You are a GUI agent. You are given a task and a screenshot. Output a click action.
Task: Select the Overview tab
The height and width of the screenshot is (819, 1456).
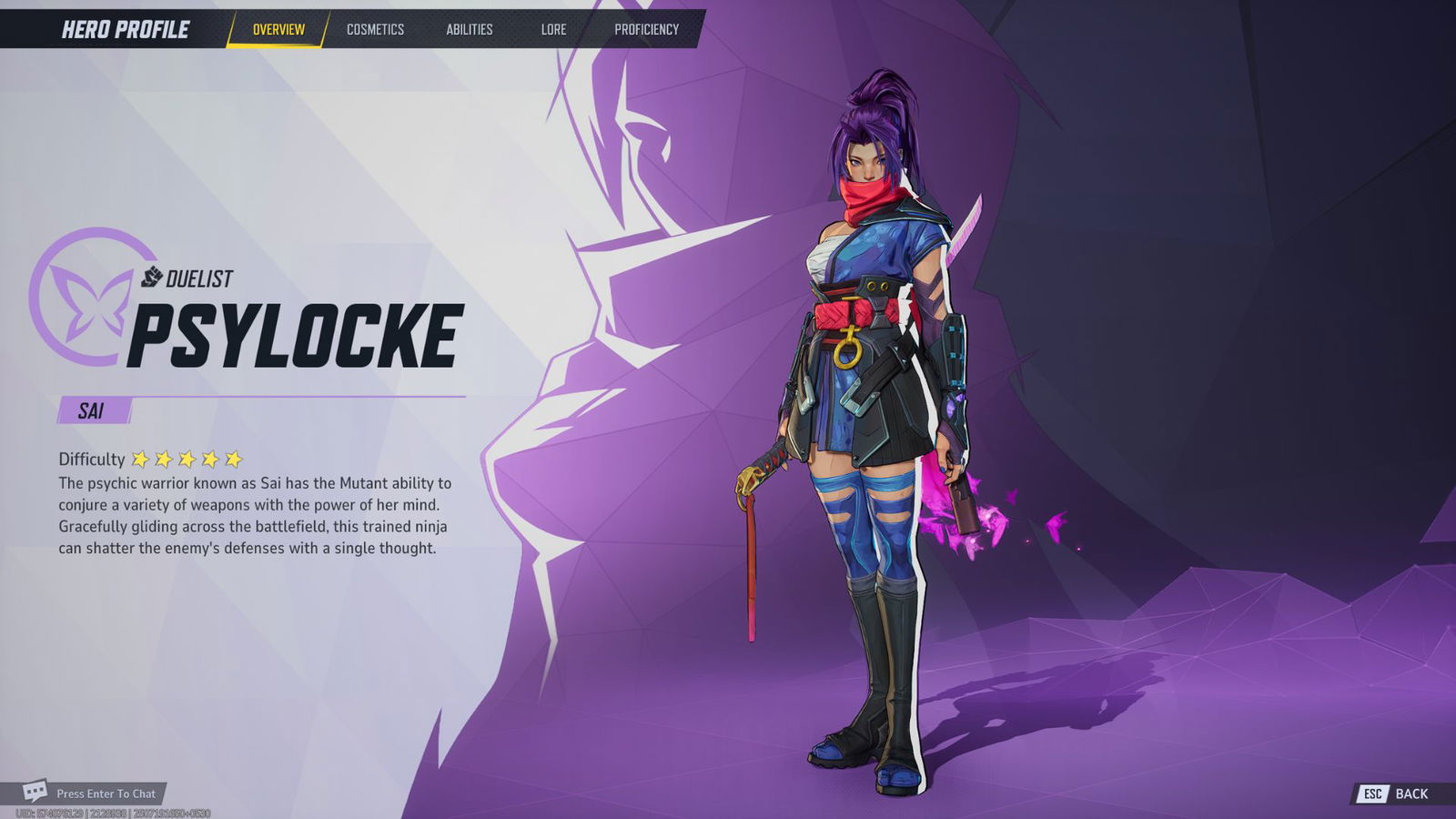click(x=278, y=28)
